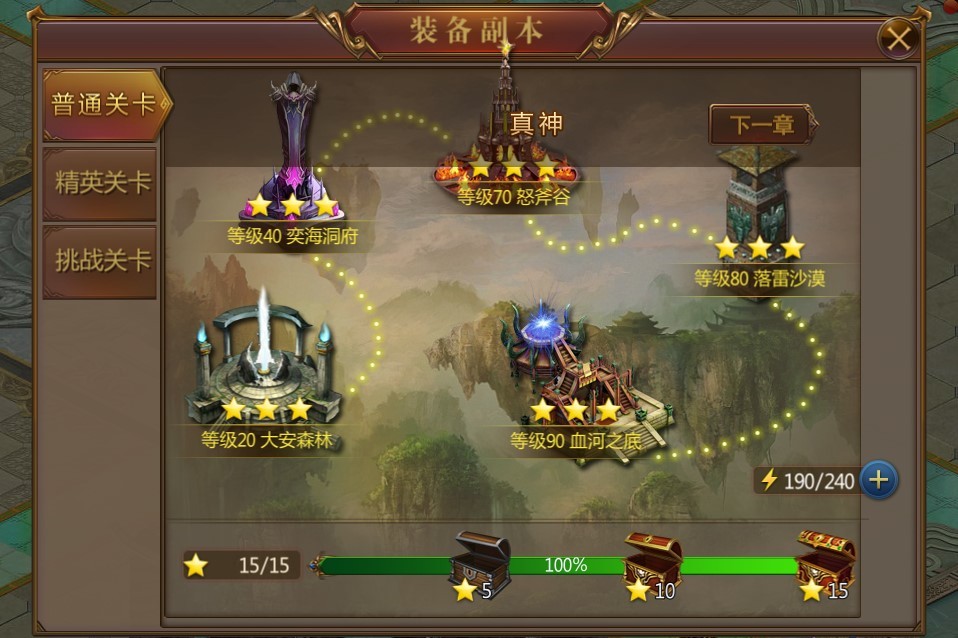
Task: Go to the next chapter with 下一章
Action: 762,125
